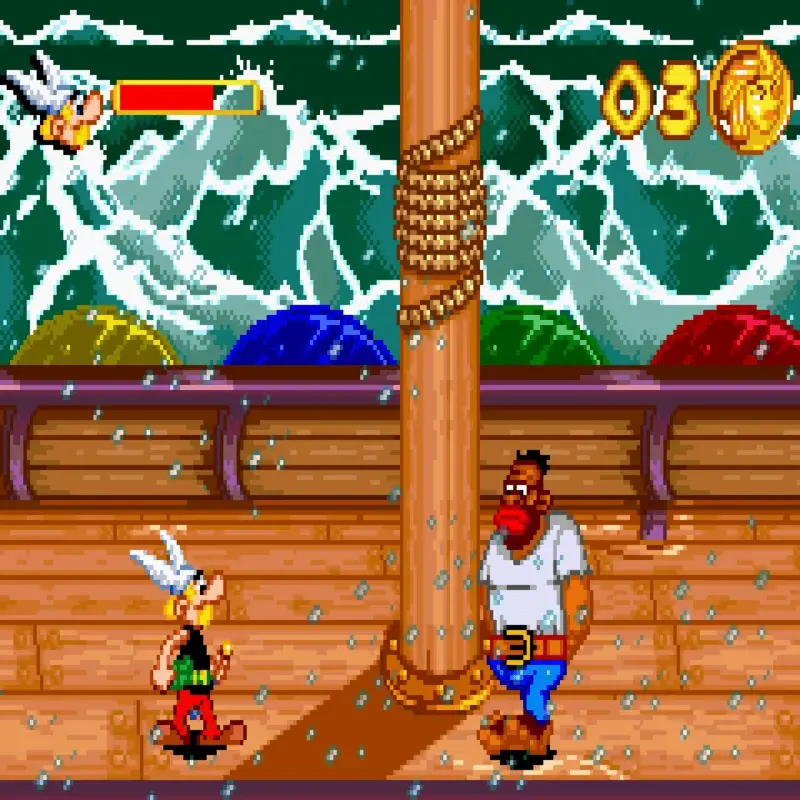Select the gold coin icon
800x800 pixels.
(x=750, y=96)
